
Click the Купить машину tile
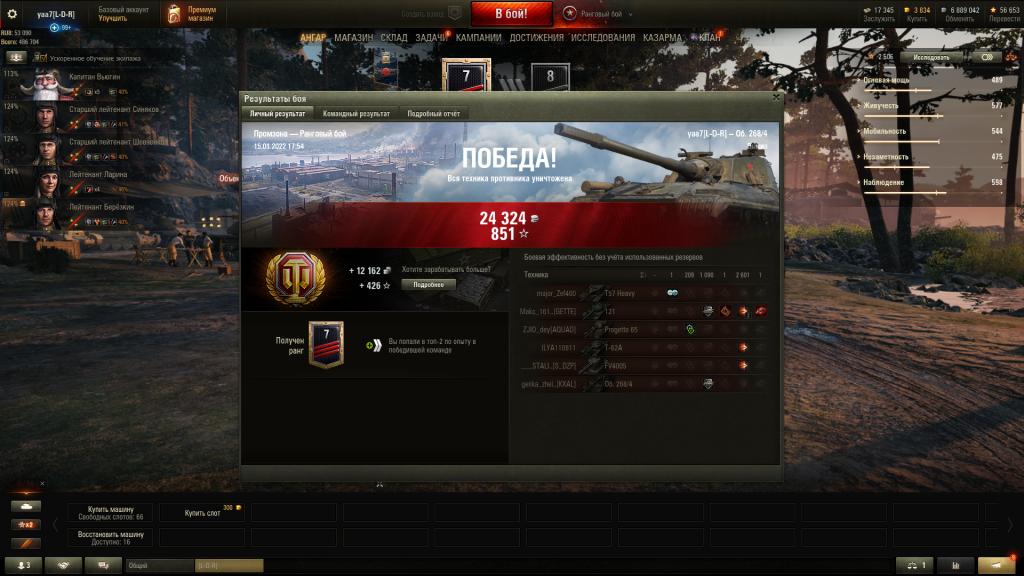[109, 512]
